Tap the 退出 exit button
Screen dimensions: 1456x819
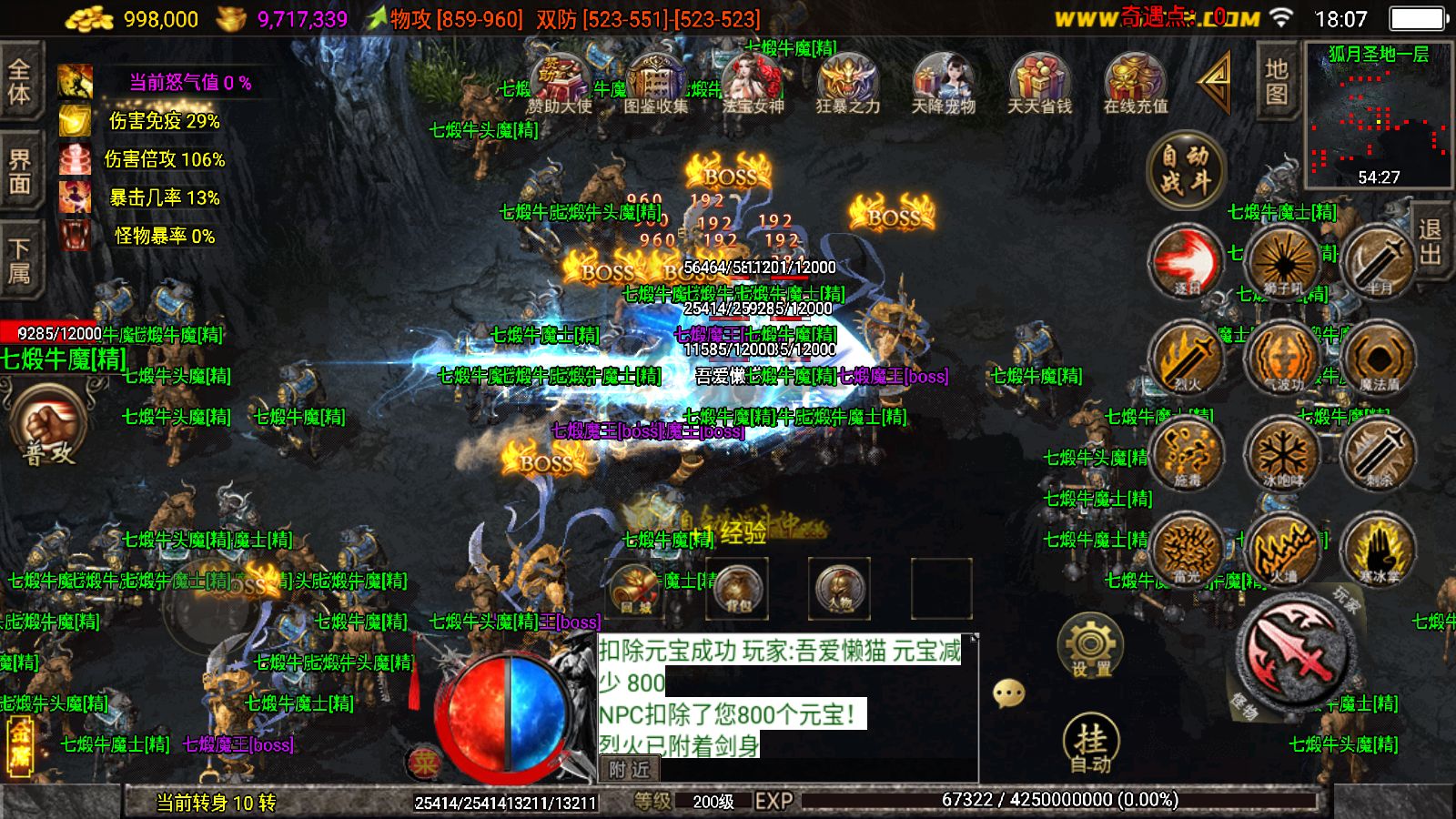(x=1430, y=241)
